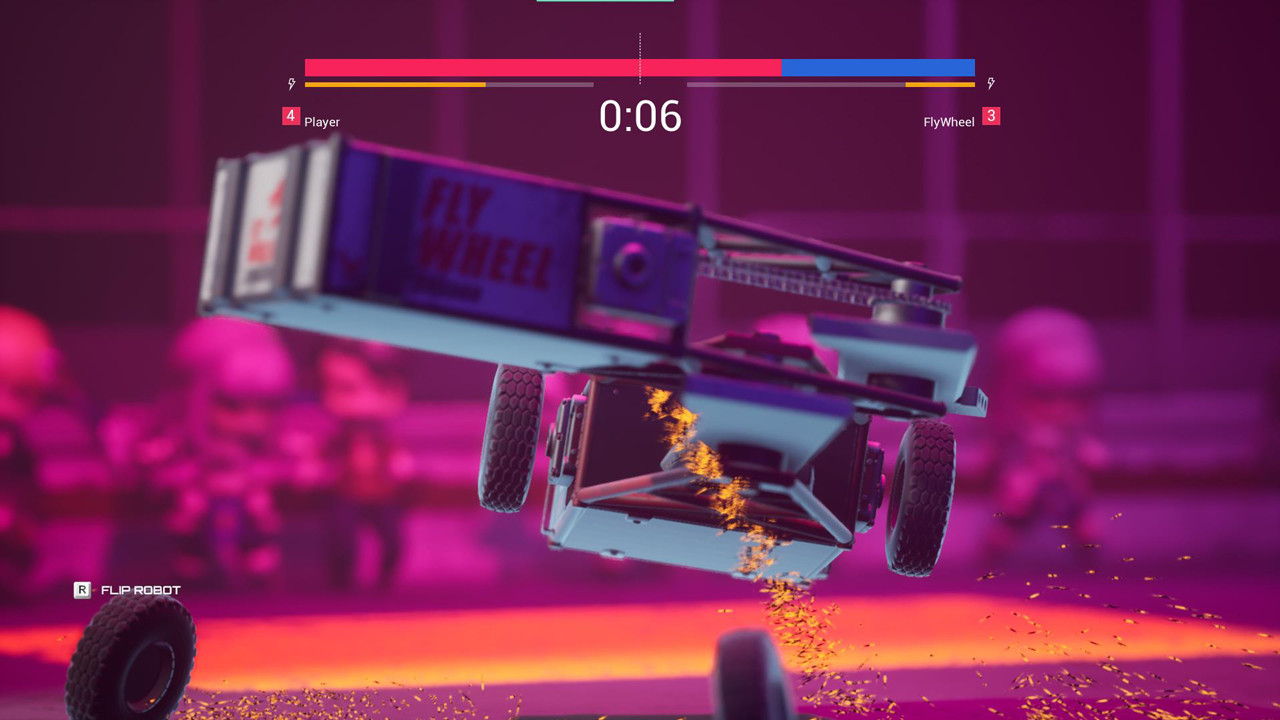Click the red health bar segment
This screenshot has width=1280, height=720.
pos(540,68)
